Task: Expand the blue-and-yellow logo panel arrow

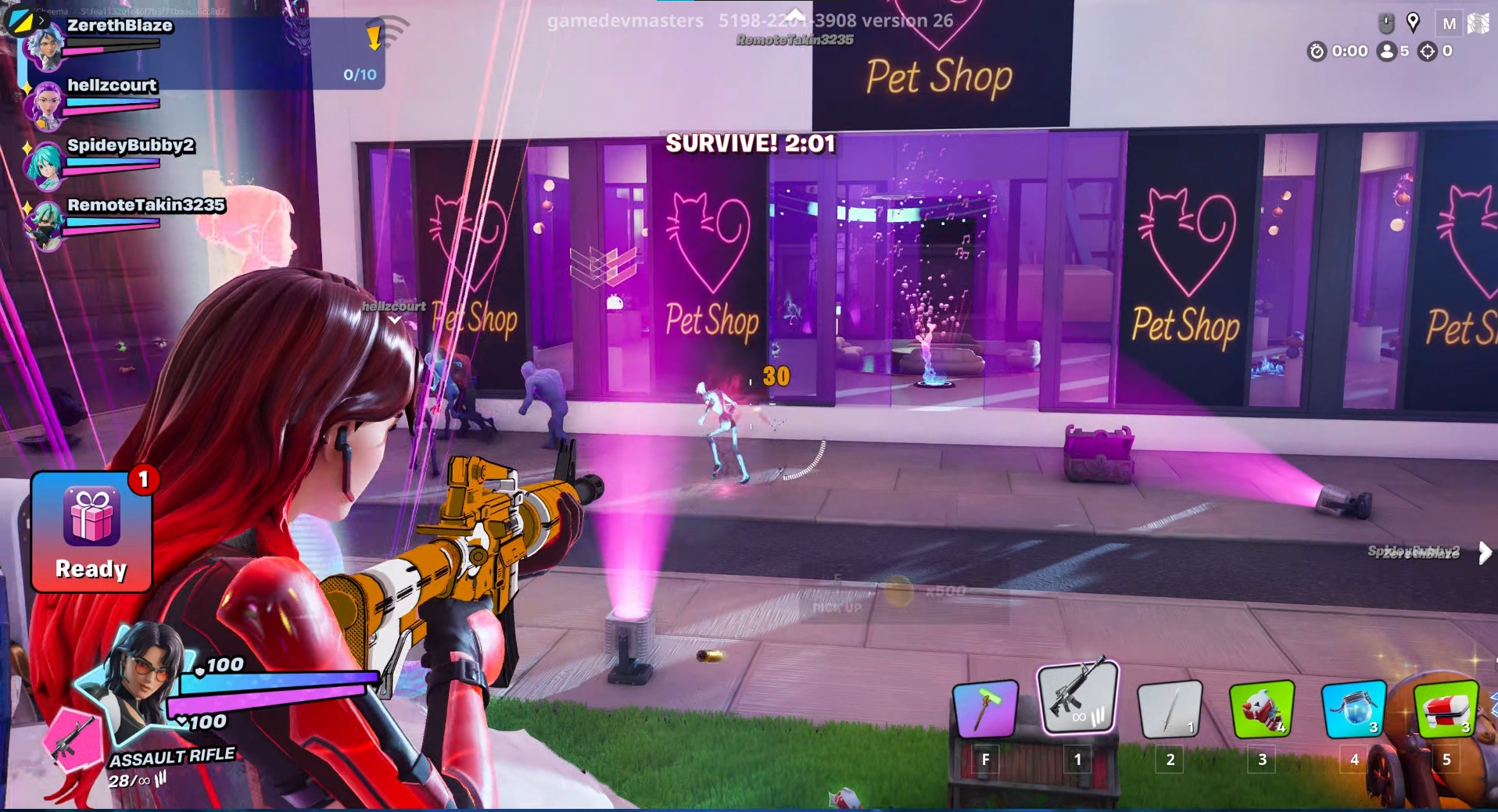Action: [x=41, y=20]
